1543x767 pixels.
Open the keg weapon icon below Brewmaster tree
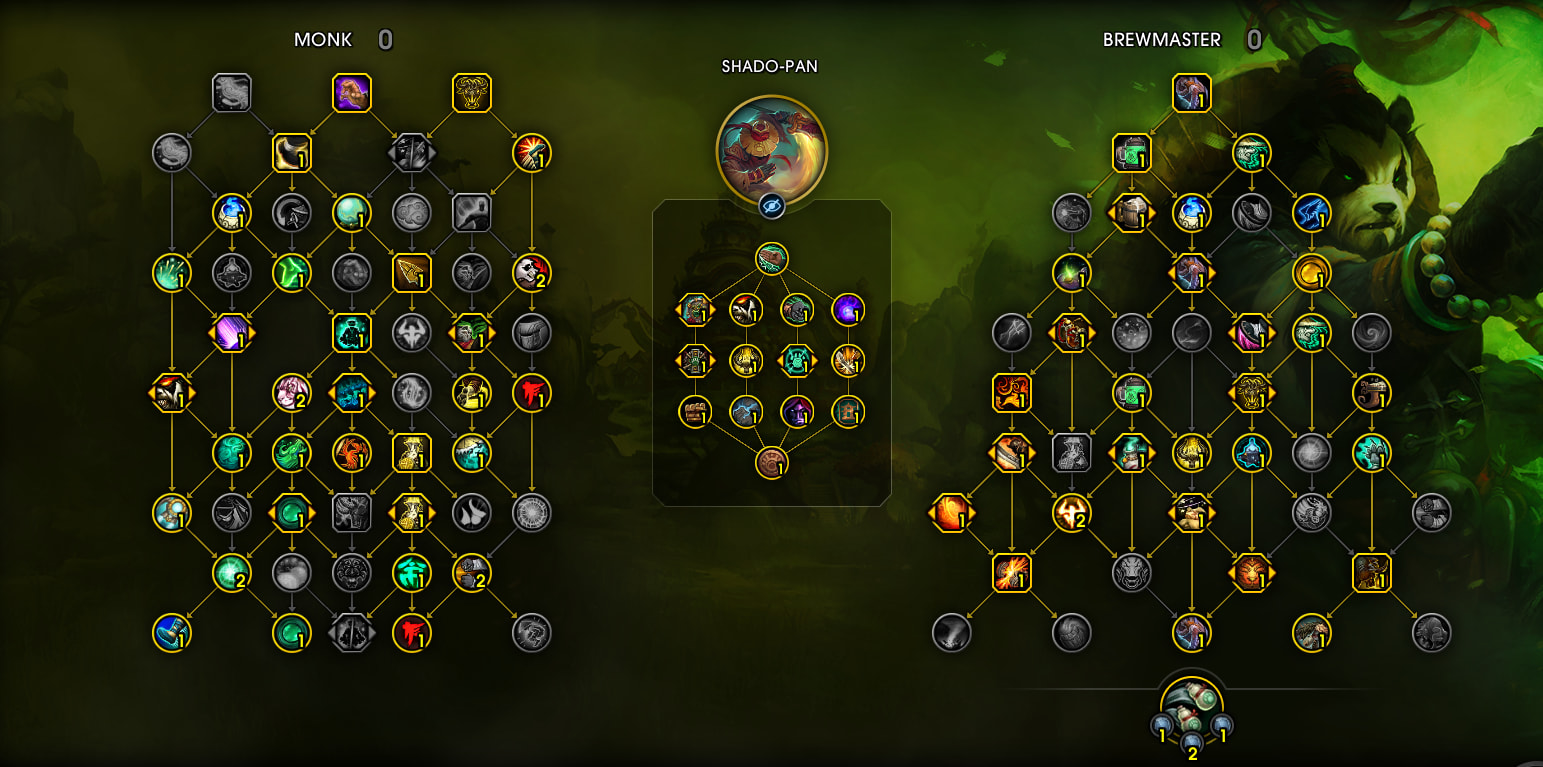(1191, 705)
